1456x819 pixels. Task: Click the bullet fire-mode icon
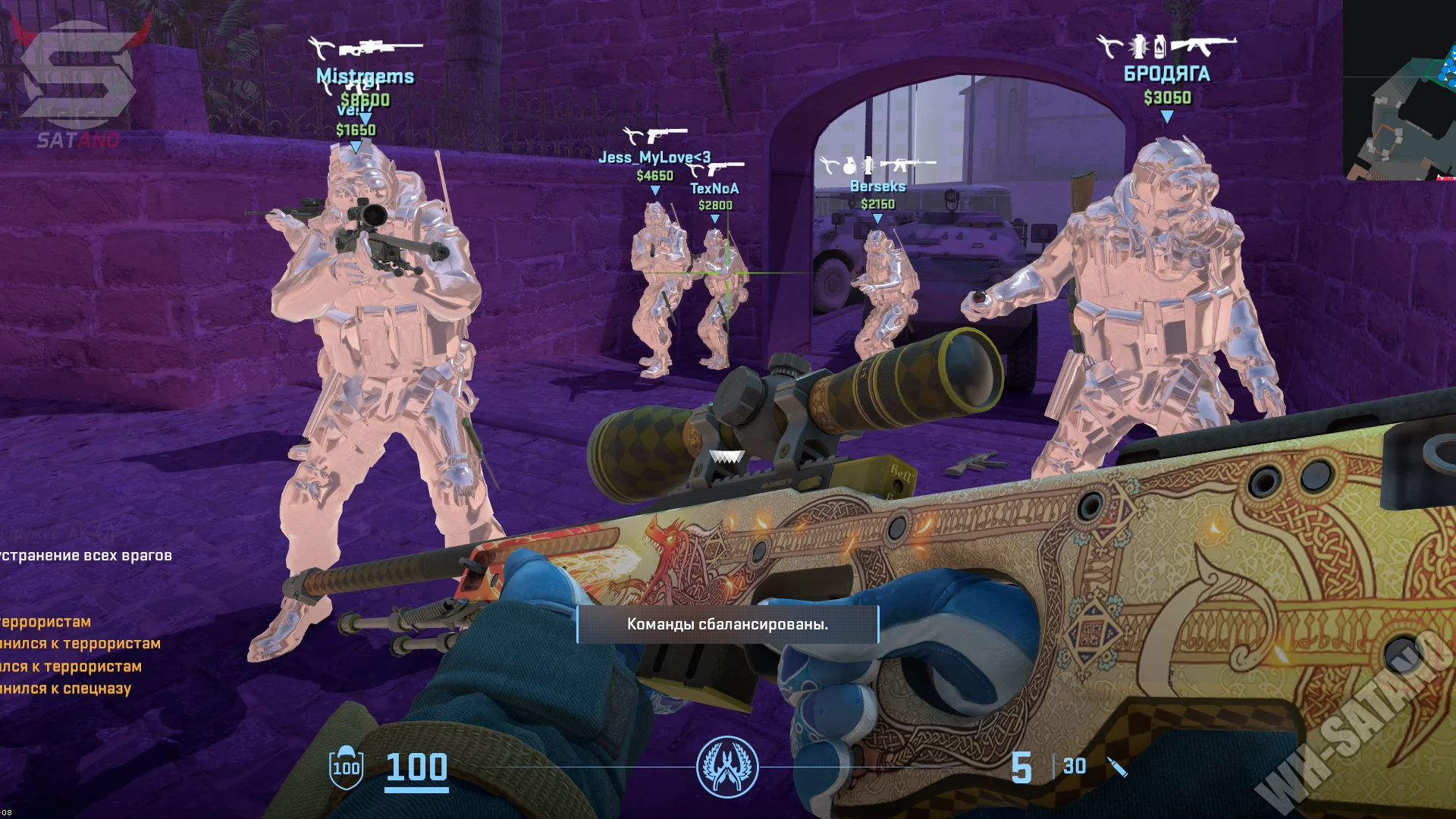(x=1117, y=767)
